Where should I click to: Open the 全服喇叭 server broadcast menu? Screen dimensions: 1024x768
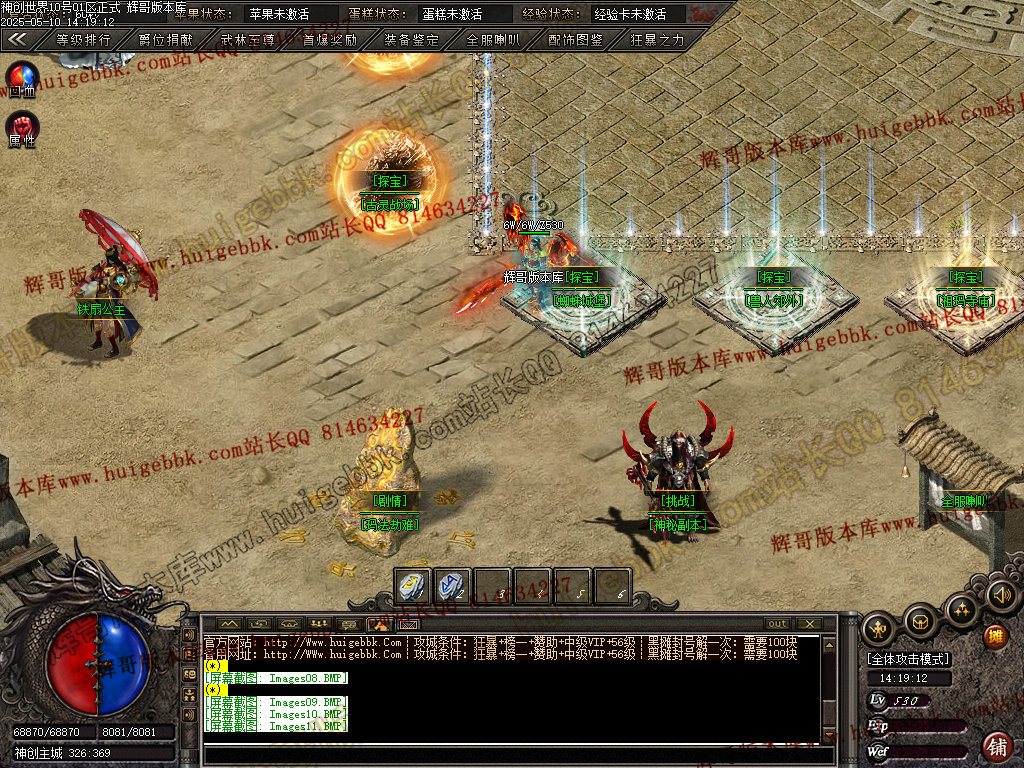tap(494, 40)
